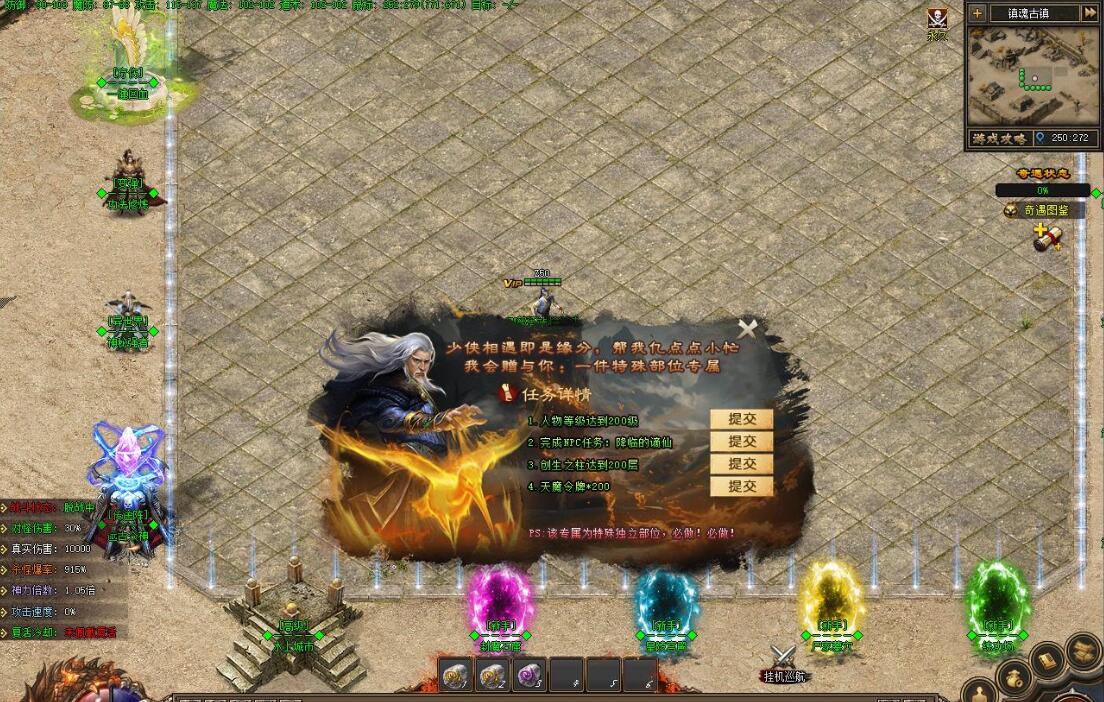The image size is (1104, 702).
Task: Submit the level 200 character requirement
Action: (741, 420)
